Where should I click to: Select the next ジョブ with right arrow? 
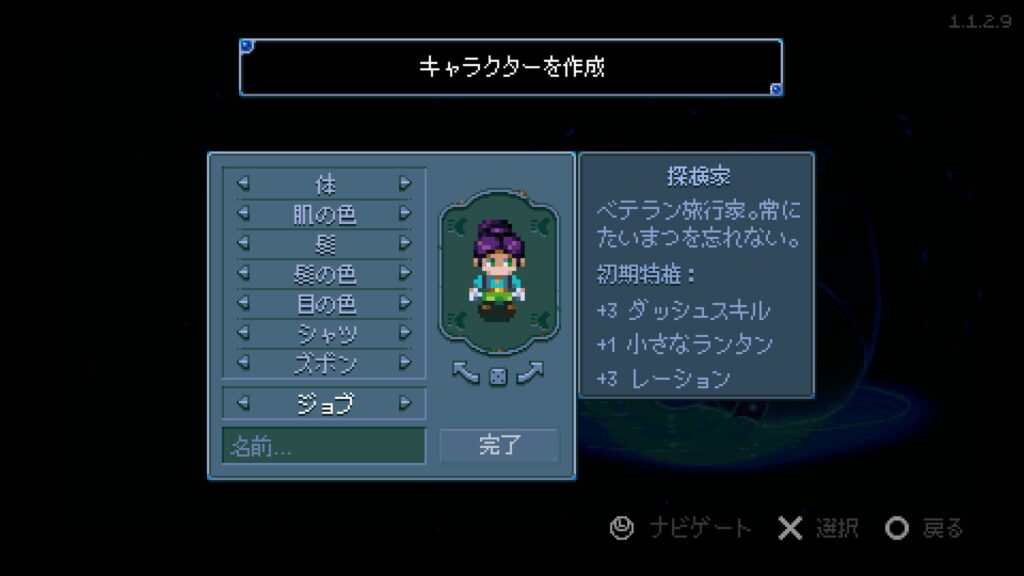[x=405, y=403]
